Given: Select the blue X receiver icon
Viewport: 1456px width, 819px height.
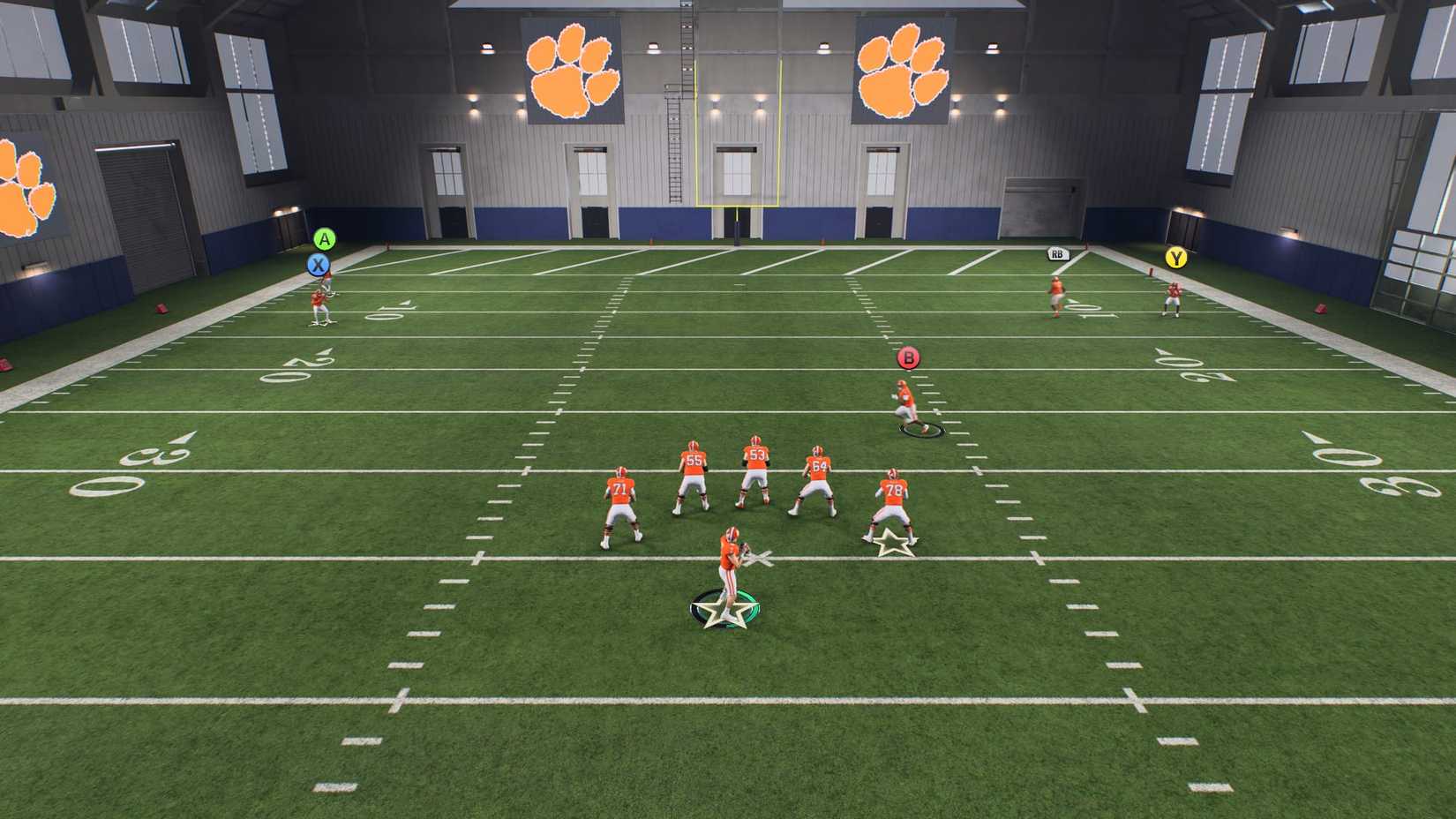Looking at the screenshot, I should (x=318, y=263).
